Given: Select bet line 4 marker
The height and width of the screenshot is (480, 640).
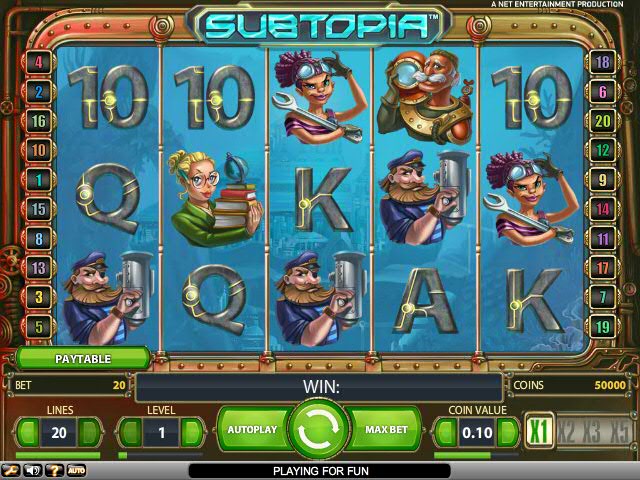Looking at the screenshot, I should [x=39, y=63].
